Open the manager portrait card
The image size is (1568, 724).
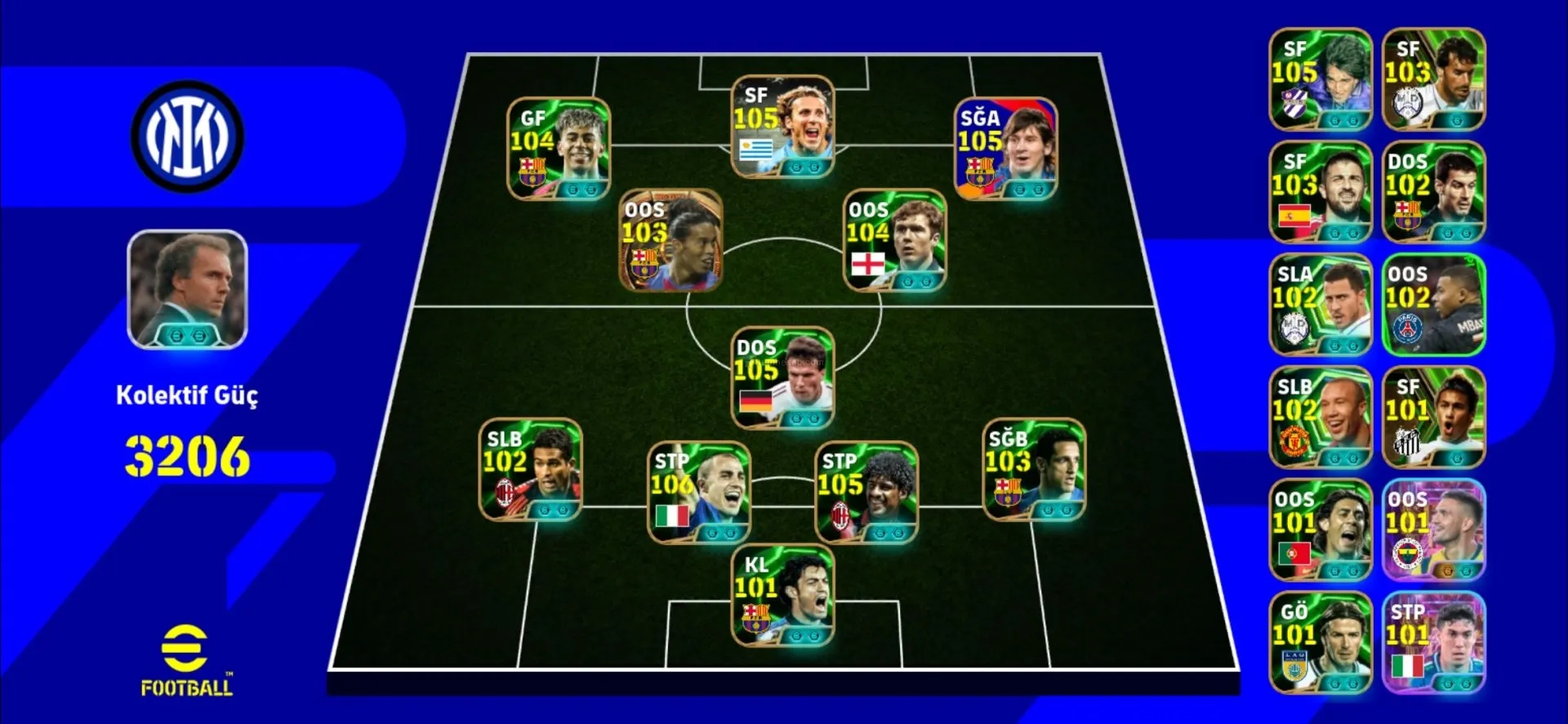(187, 289)
